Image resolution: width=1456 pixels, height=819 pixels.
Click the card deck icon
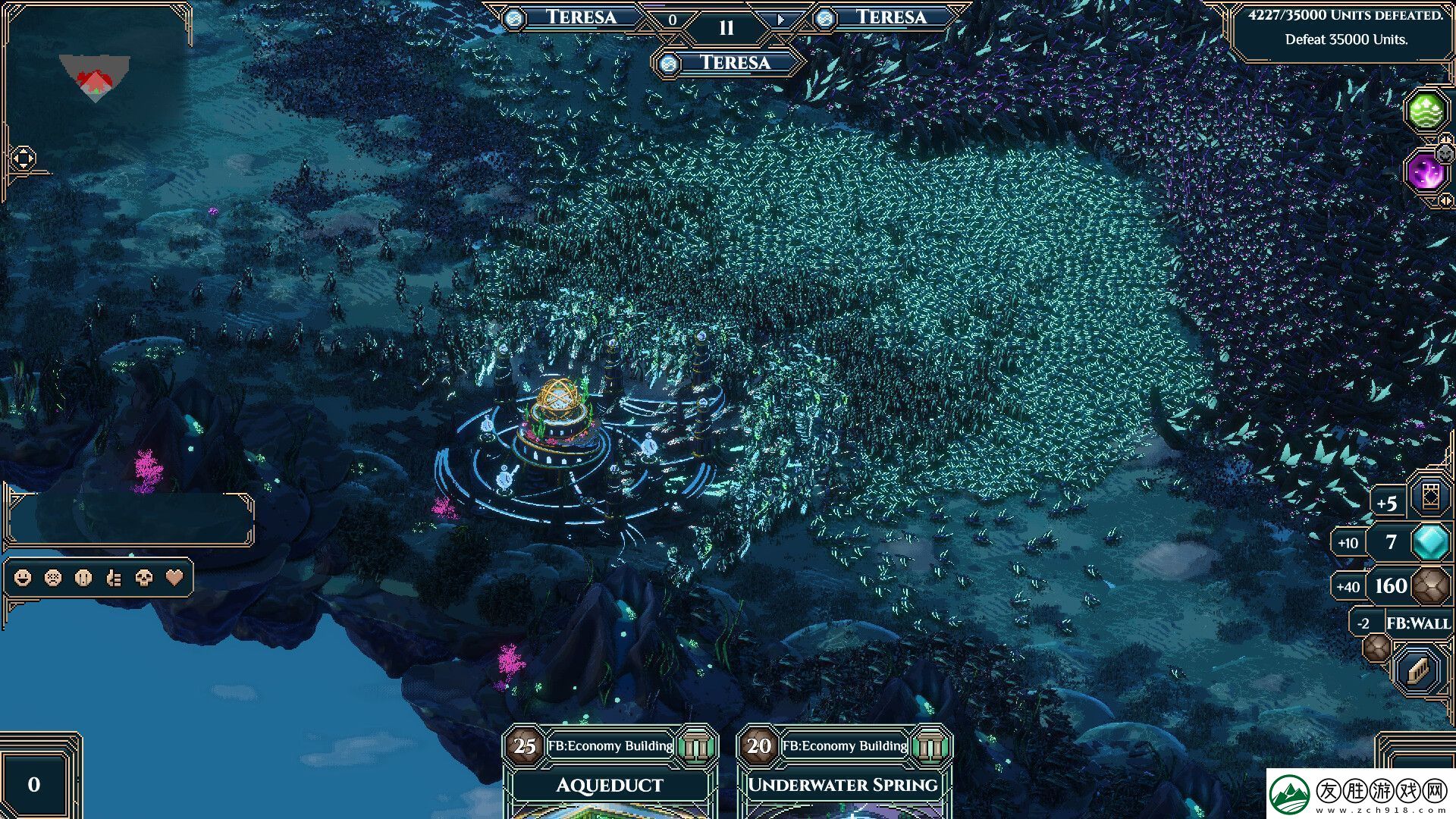click(1430, 497)
